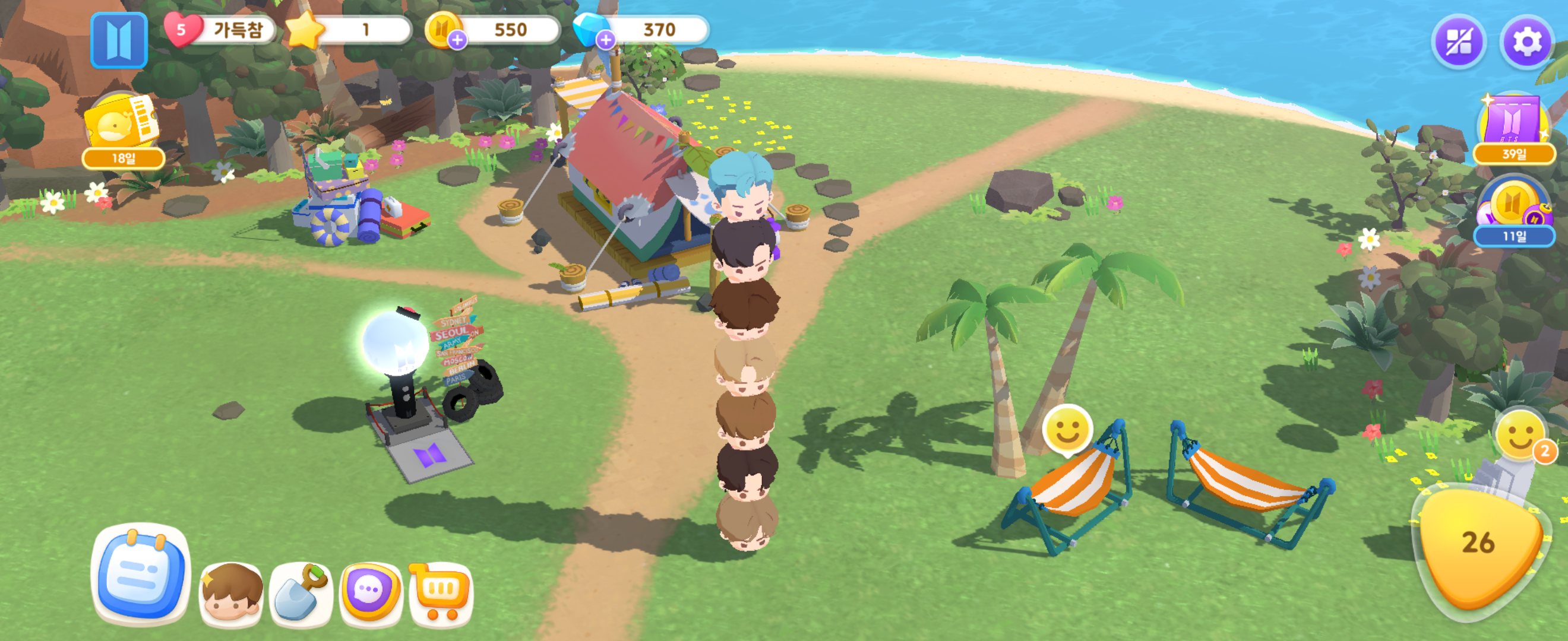Start stage 26 with the yellow button

tap(1478, 547)
